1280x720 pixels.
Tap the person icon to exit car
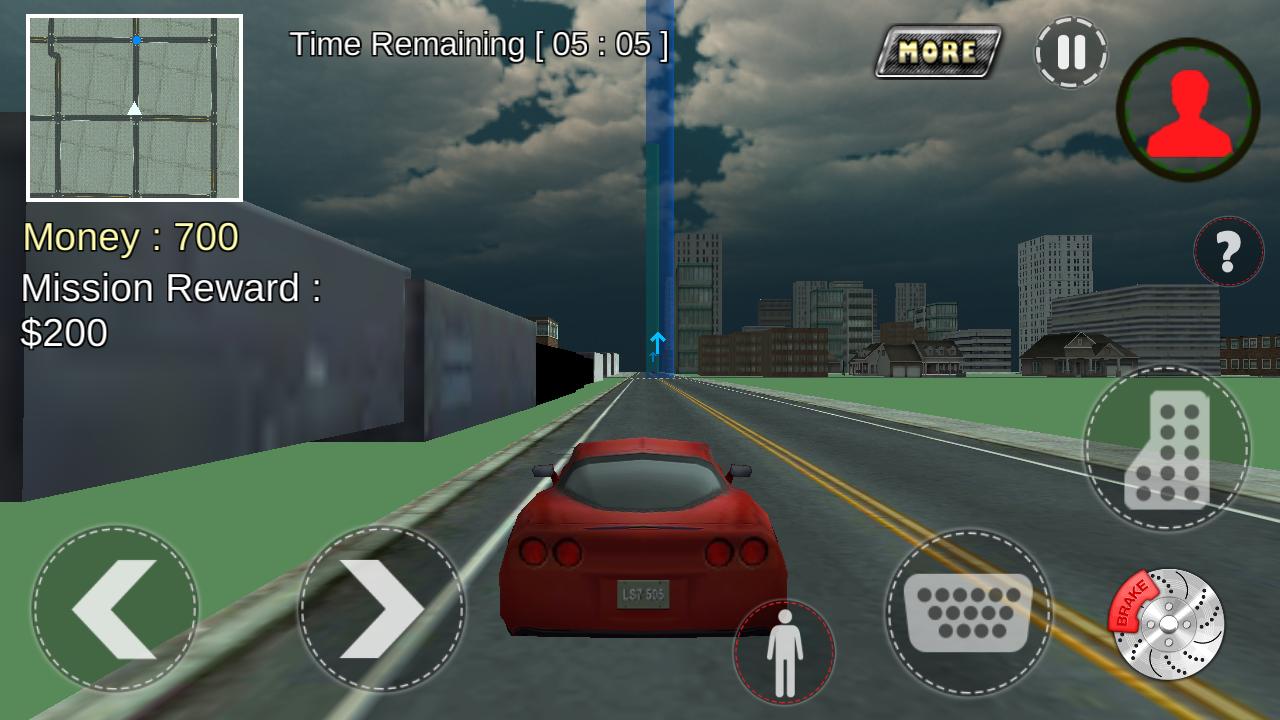point(785,650)
